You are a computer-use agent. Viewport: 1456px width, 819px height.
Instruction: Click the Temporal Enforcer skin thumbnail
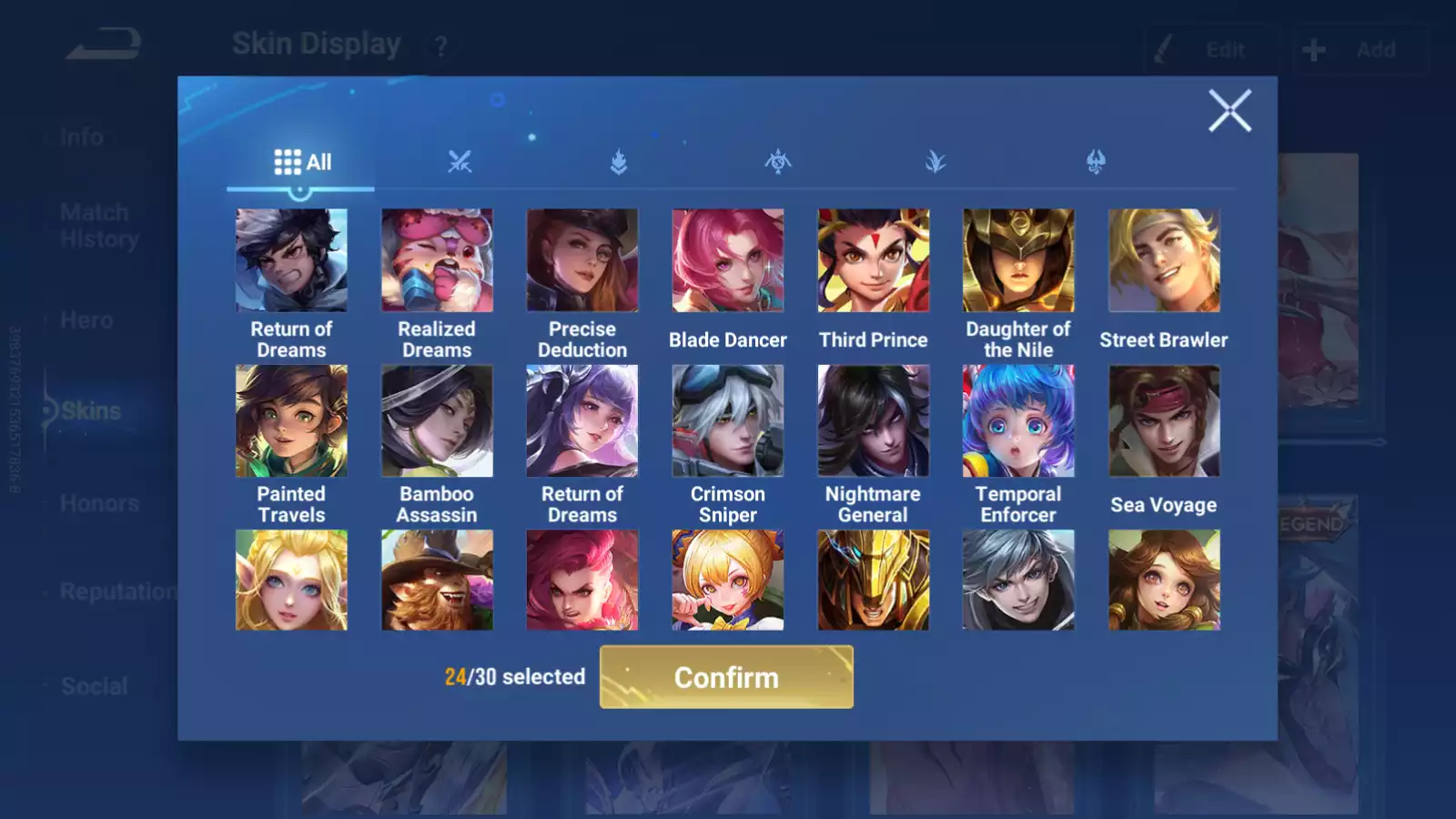[1017, 420]
